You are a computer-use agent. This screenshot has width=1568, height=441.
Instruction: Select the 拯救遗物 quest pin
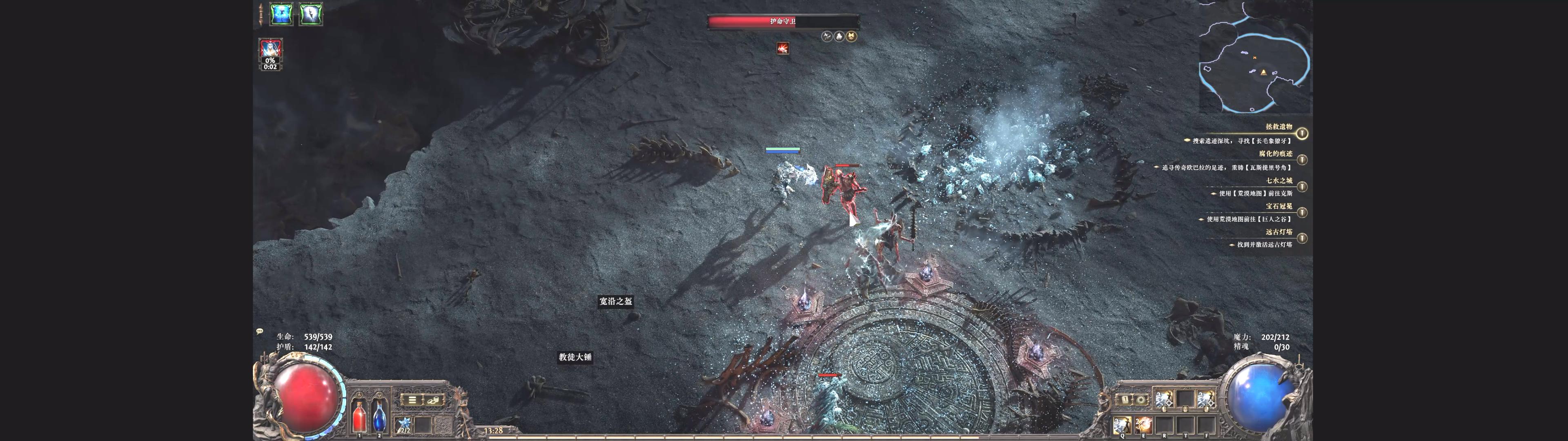1301,133
